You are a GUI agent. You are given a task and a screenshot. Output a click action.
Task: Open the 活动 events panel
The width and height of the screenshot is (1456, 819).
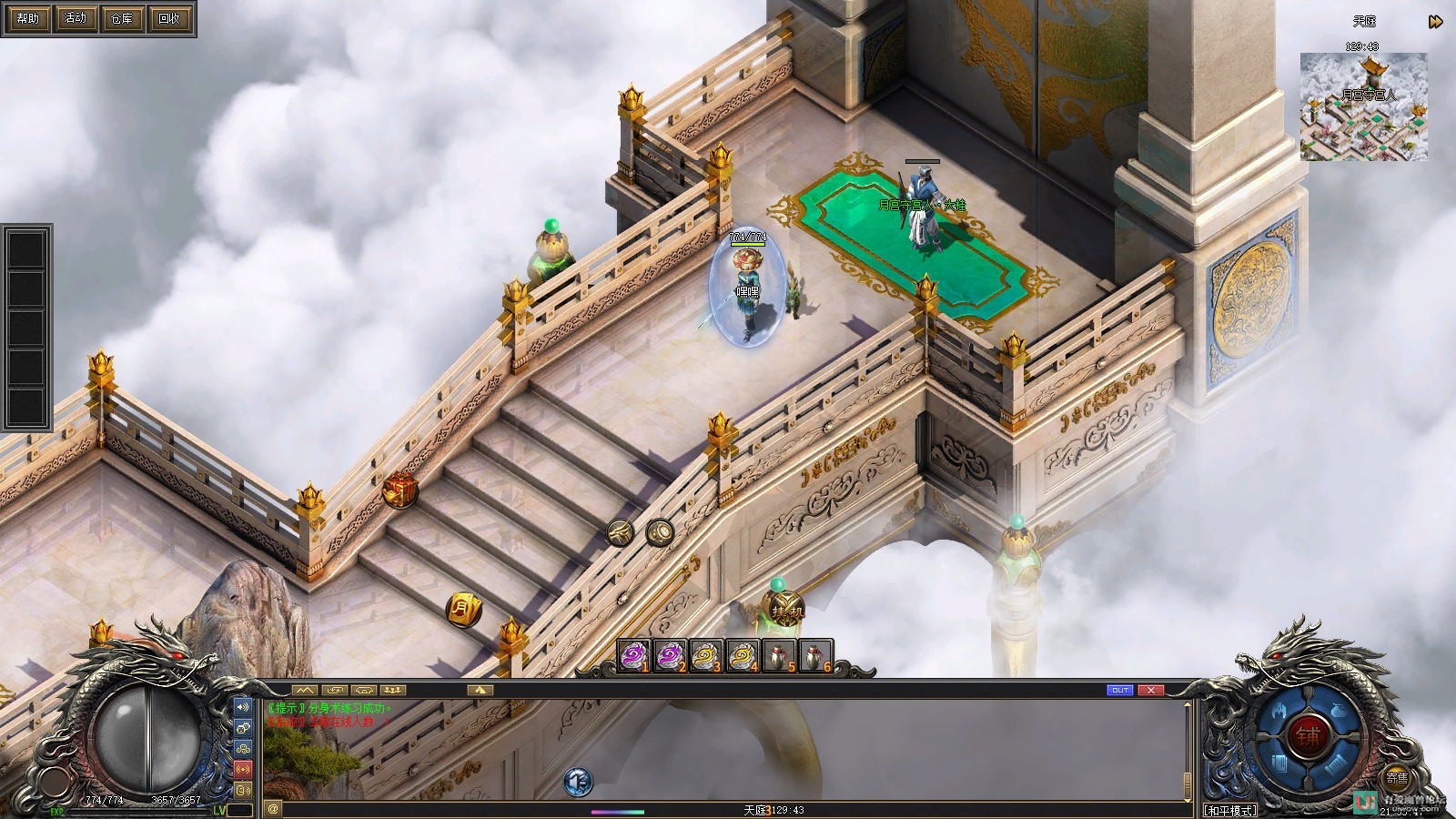coord(75,18)
